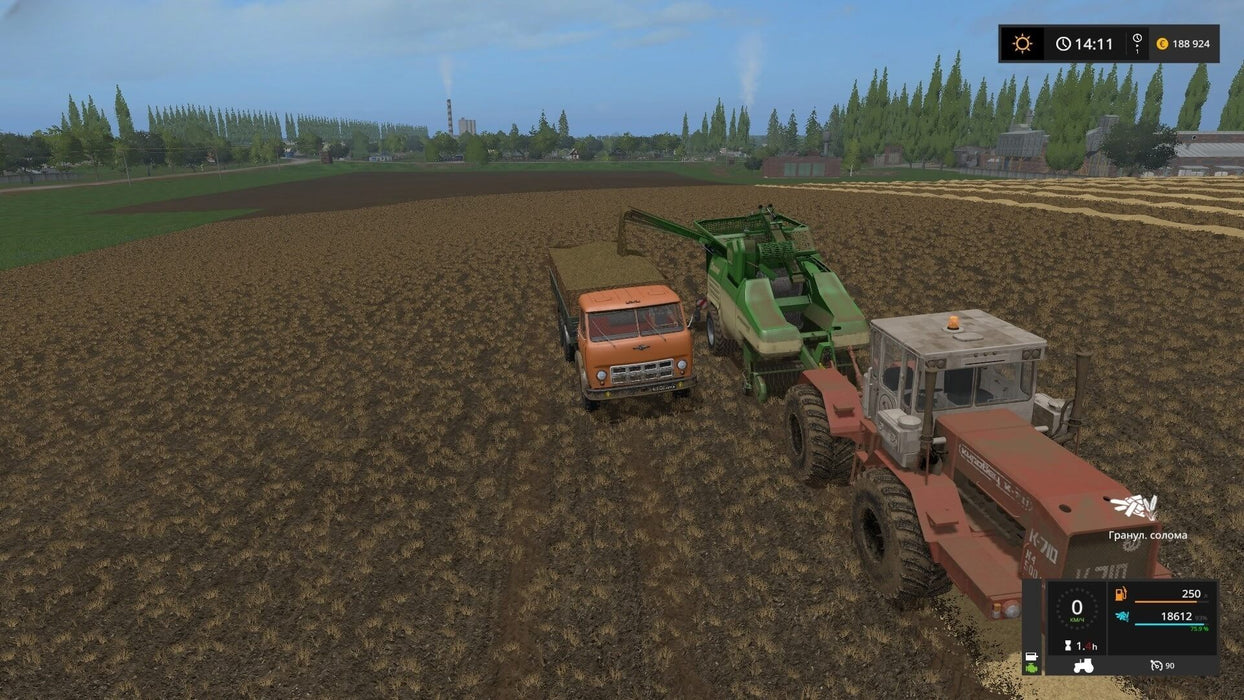Image resolution: width=1244 pixels, height=700 pixels.
Task: Click the sun weather icon
Action: click(1022, 44)
